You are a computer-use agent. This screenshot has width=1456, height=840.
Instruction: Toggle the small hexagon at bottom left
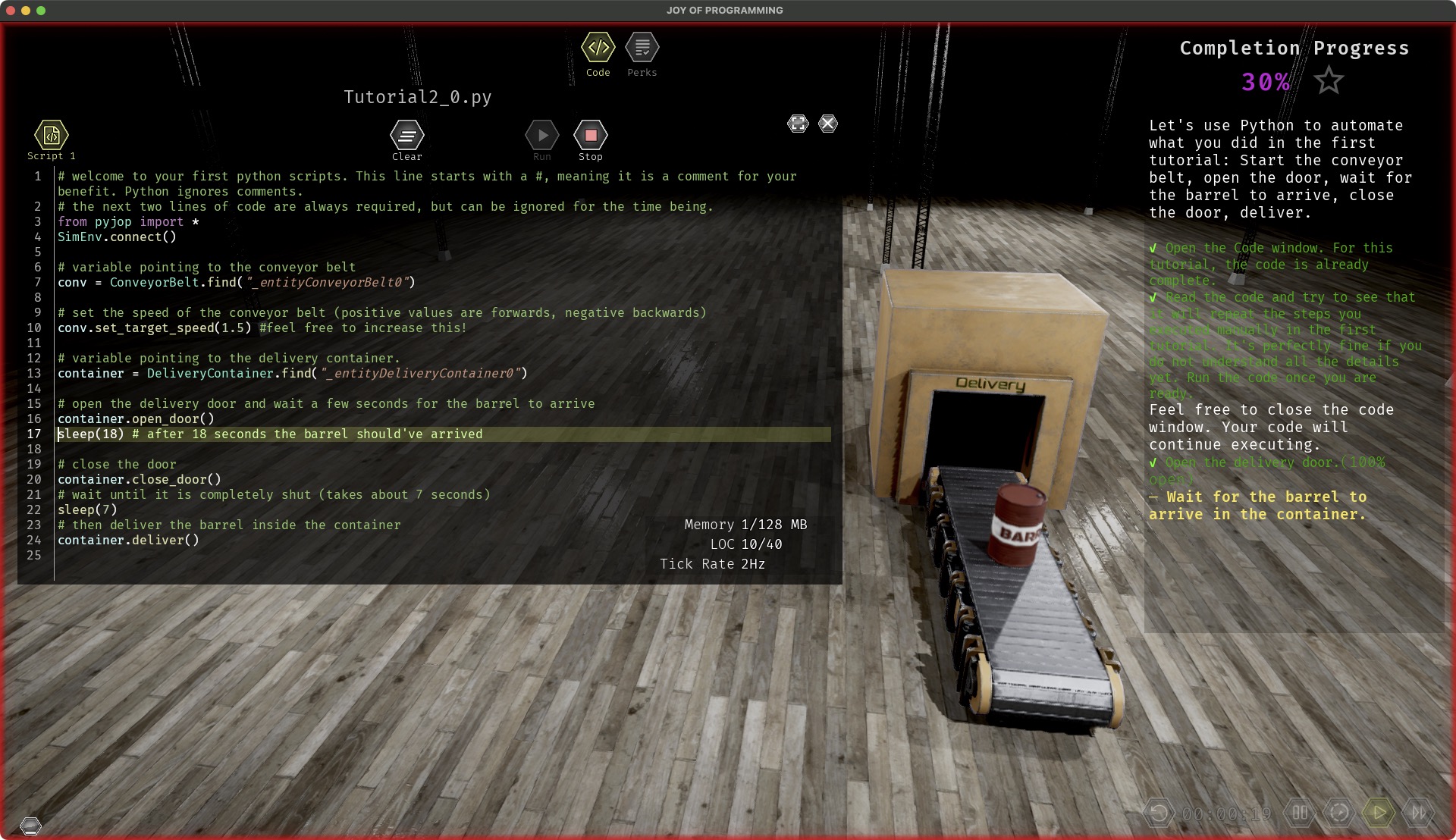(x=32, y=825)
